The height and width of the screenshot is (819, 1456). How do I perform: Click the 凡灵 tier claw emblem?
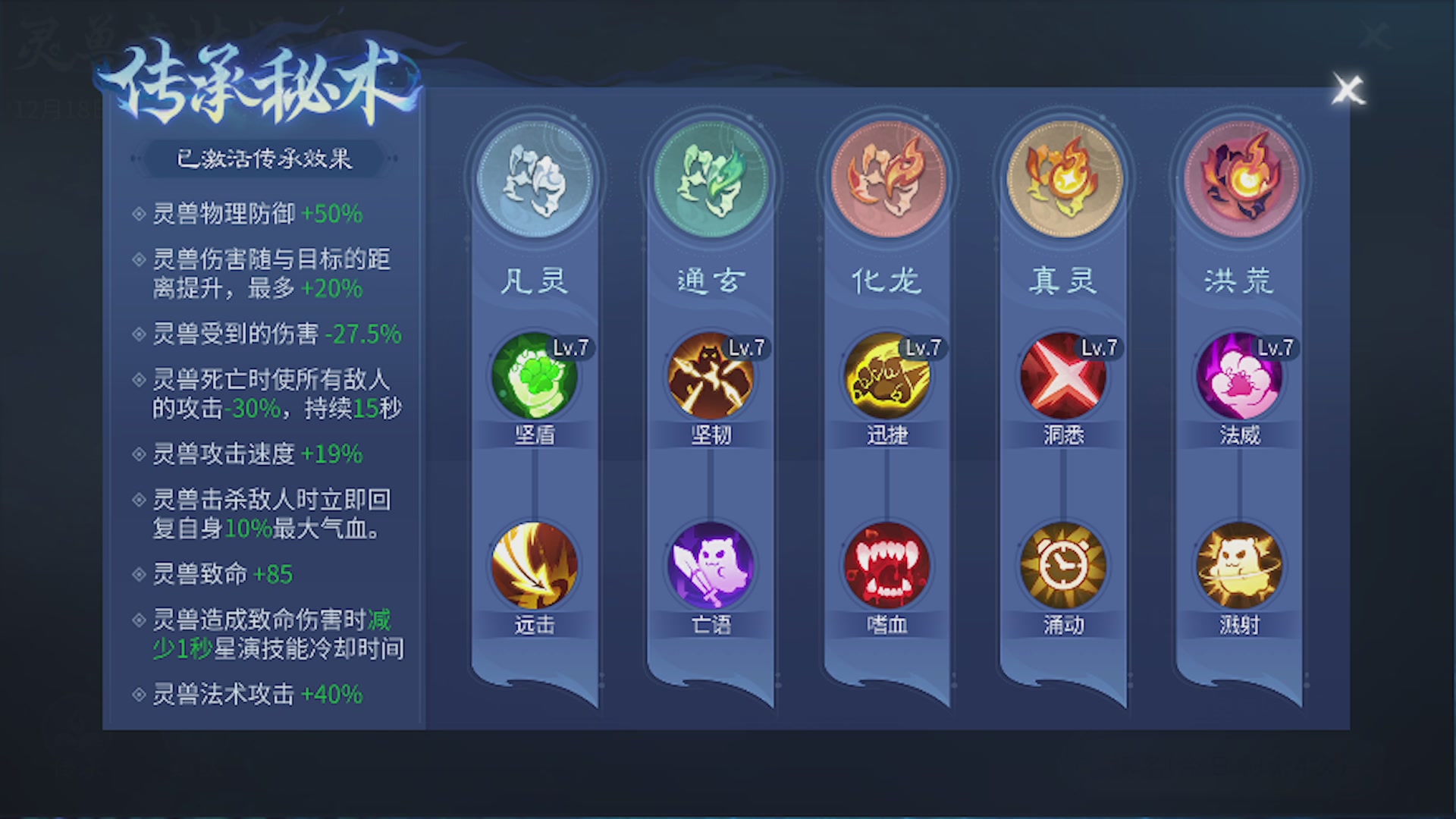535,176
